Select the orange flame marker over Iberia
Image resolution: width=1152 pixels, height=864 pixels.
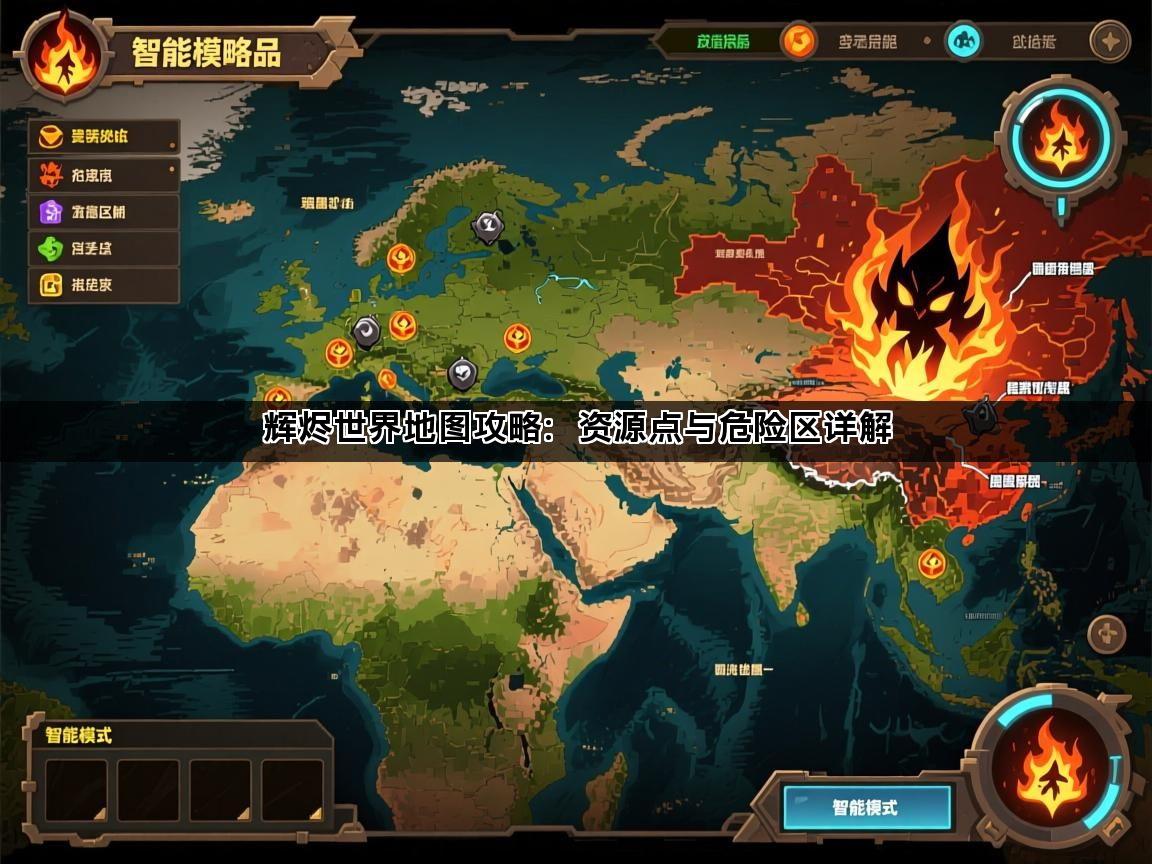click(x=278, y=397)
